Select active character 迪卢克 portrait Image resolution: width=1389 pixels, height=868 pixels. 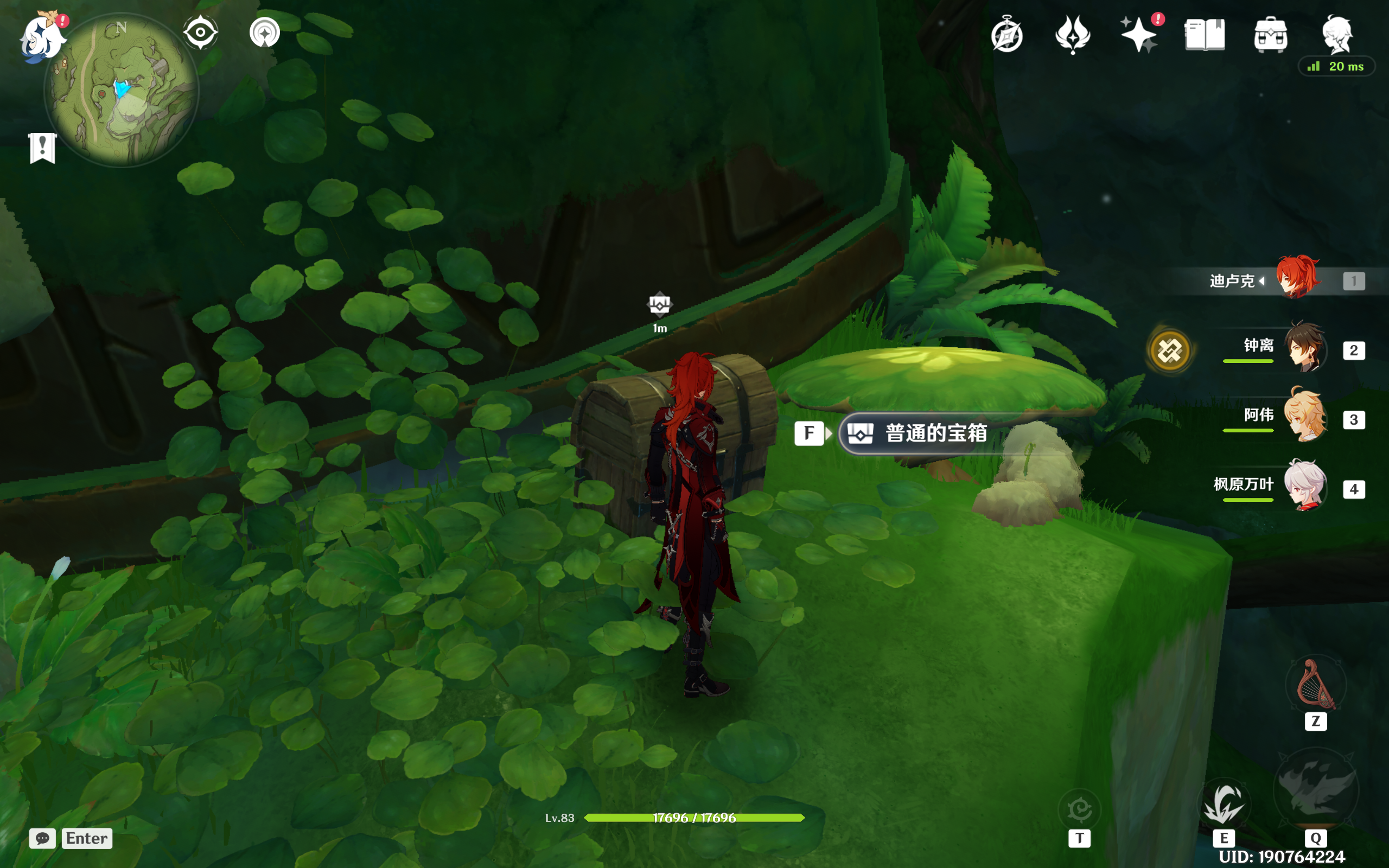[1297, 278]
